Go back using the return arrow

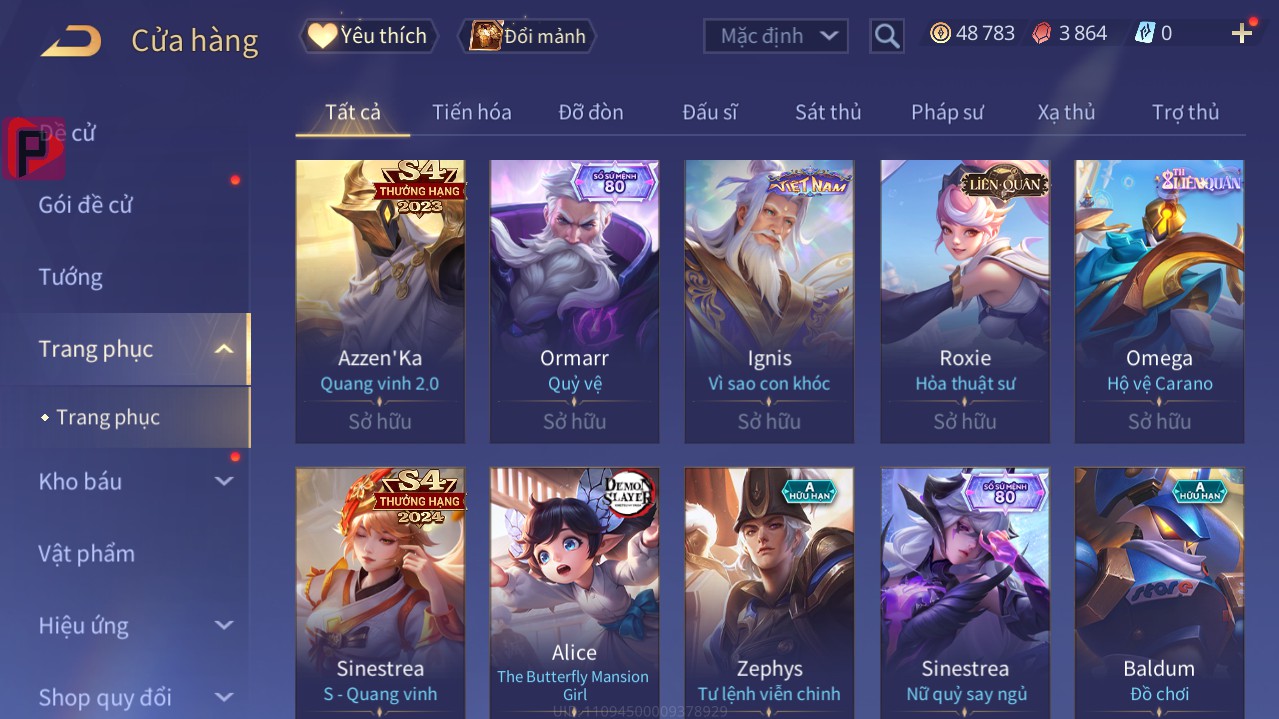pyautogui.click(x=70, y=40)
